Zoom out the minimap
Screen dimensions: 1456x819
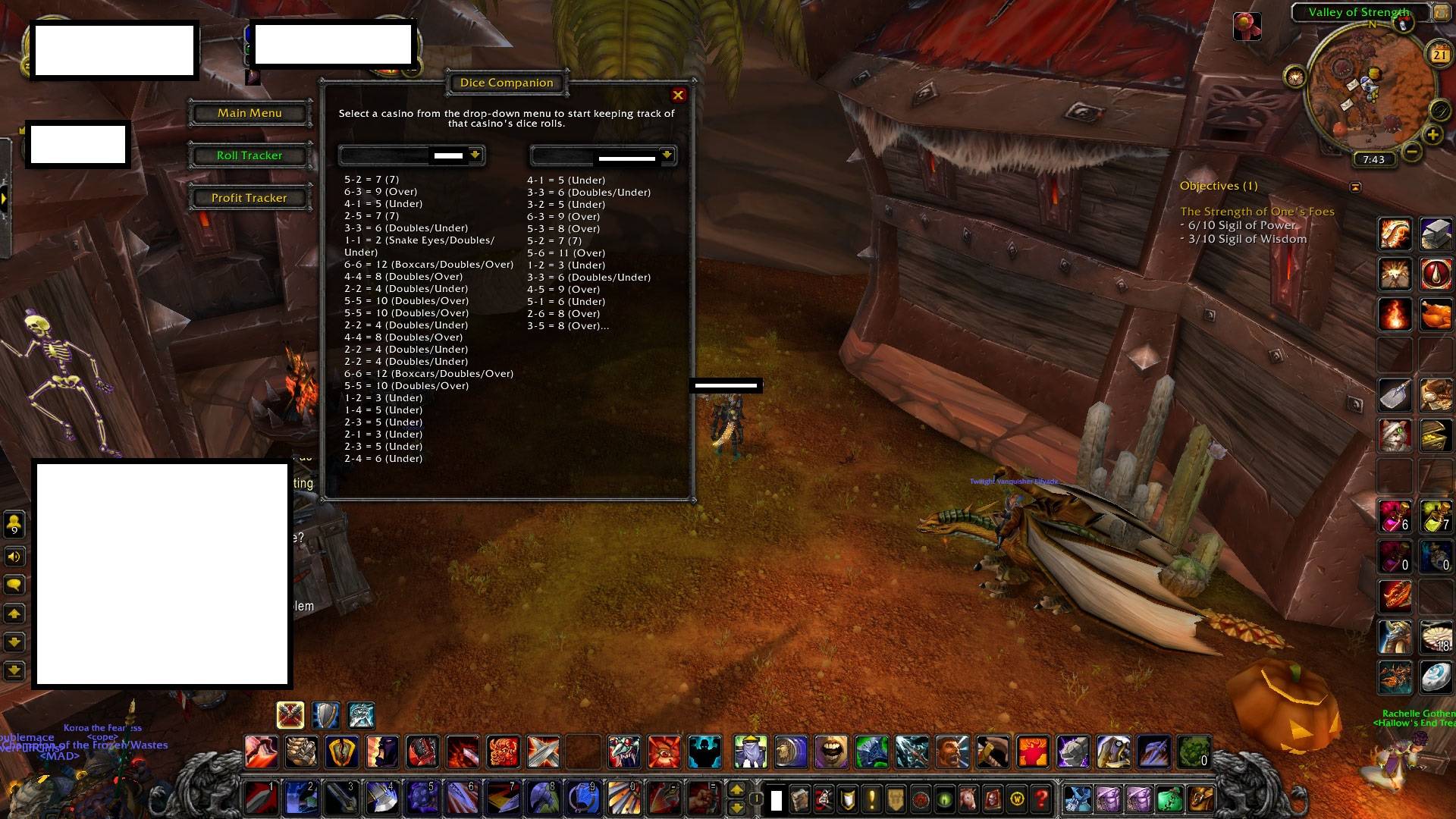[1411, 151]
